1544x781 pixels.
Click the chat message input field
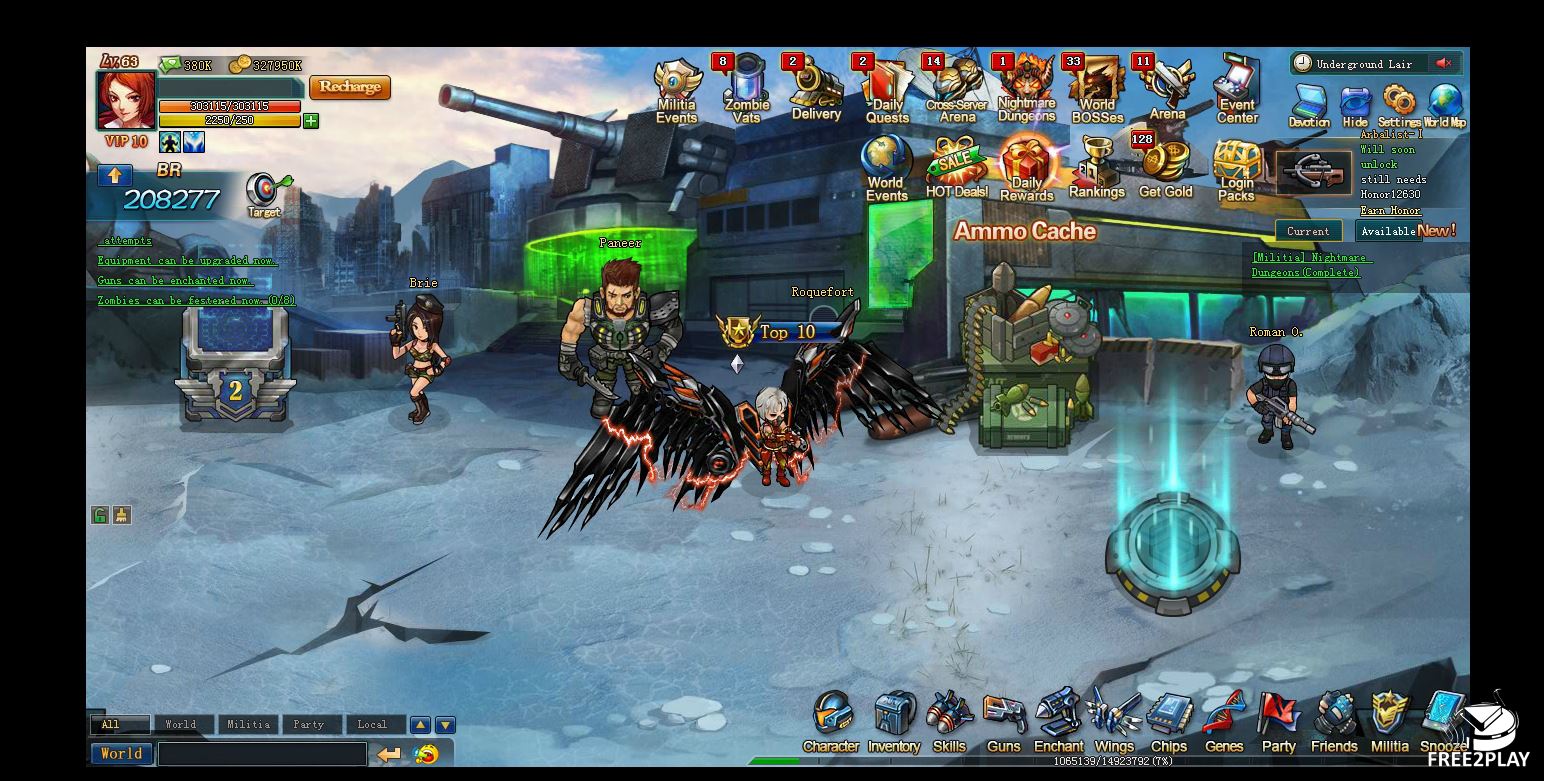click(262, 754)
